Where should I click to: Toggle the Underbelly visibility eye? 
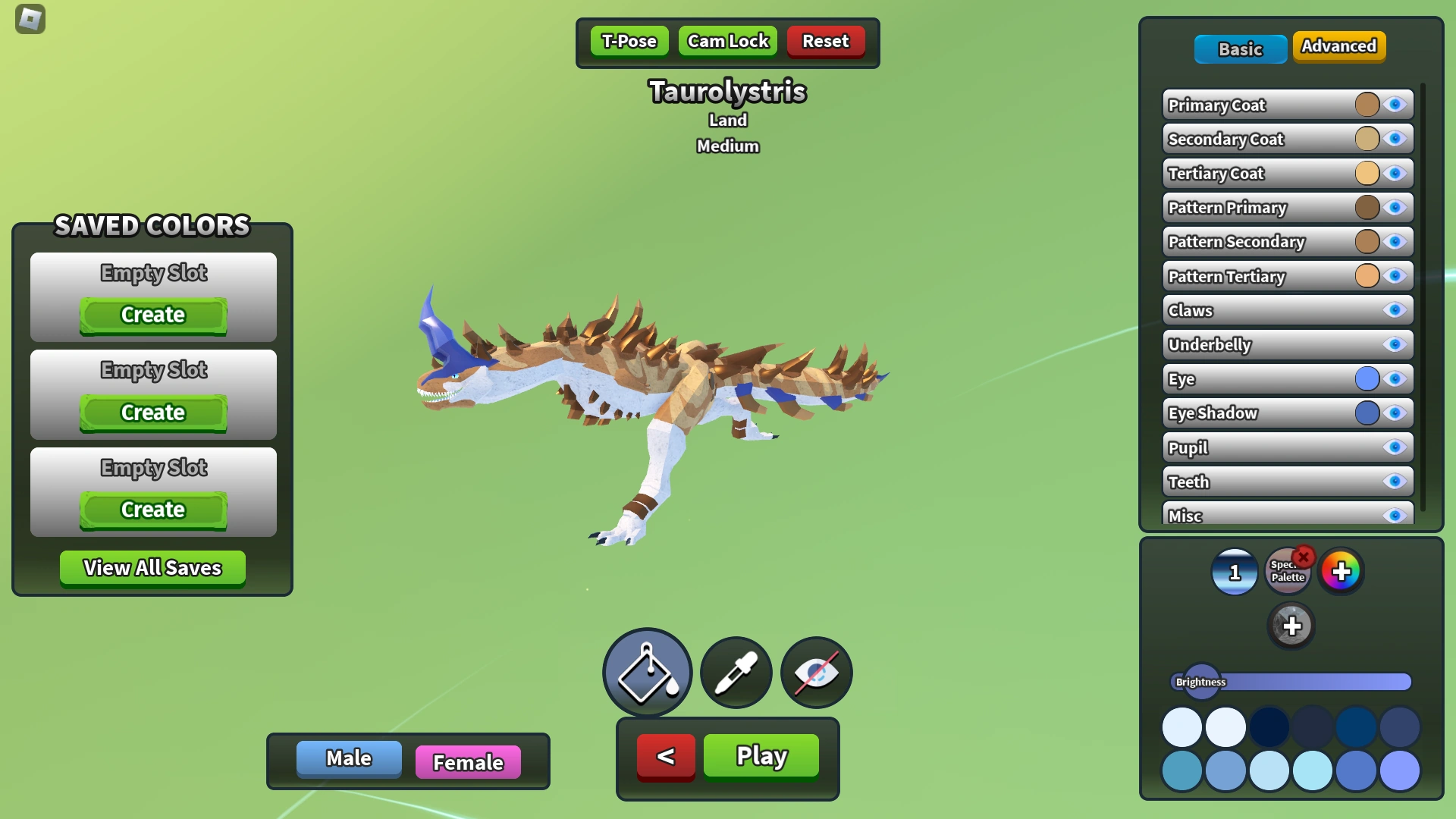[1395, 345]
